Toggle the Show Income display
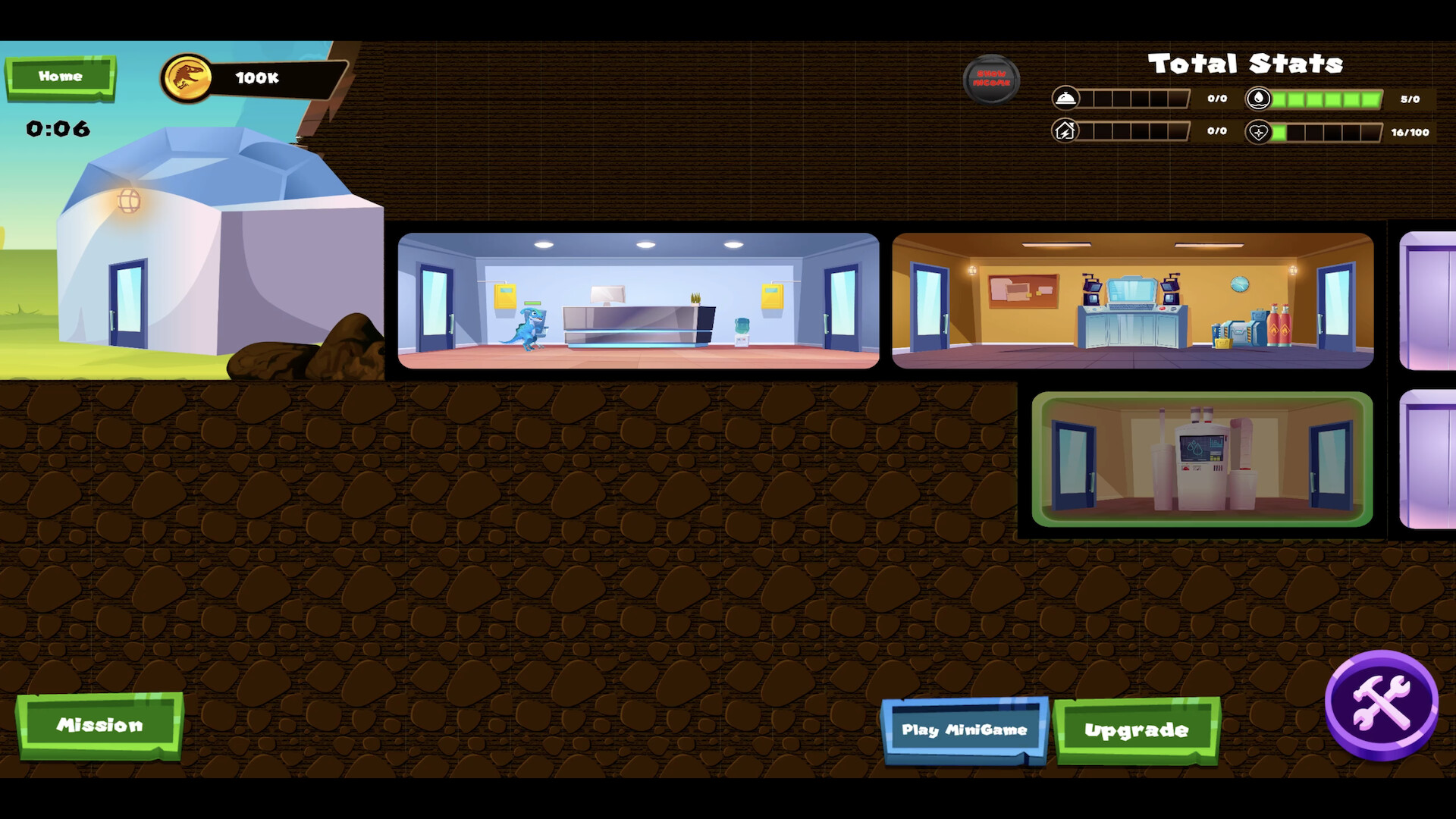 click(x=992, y=79)
